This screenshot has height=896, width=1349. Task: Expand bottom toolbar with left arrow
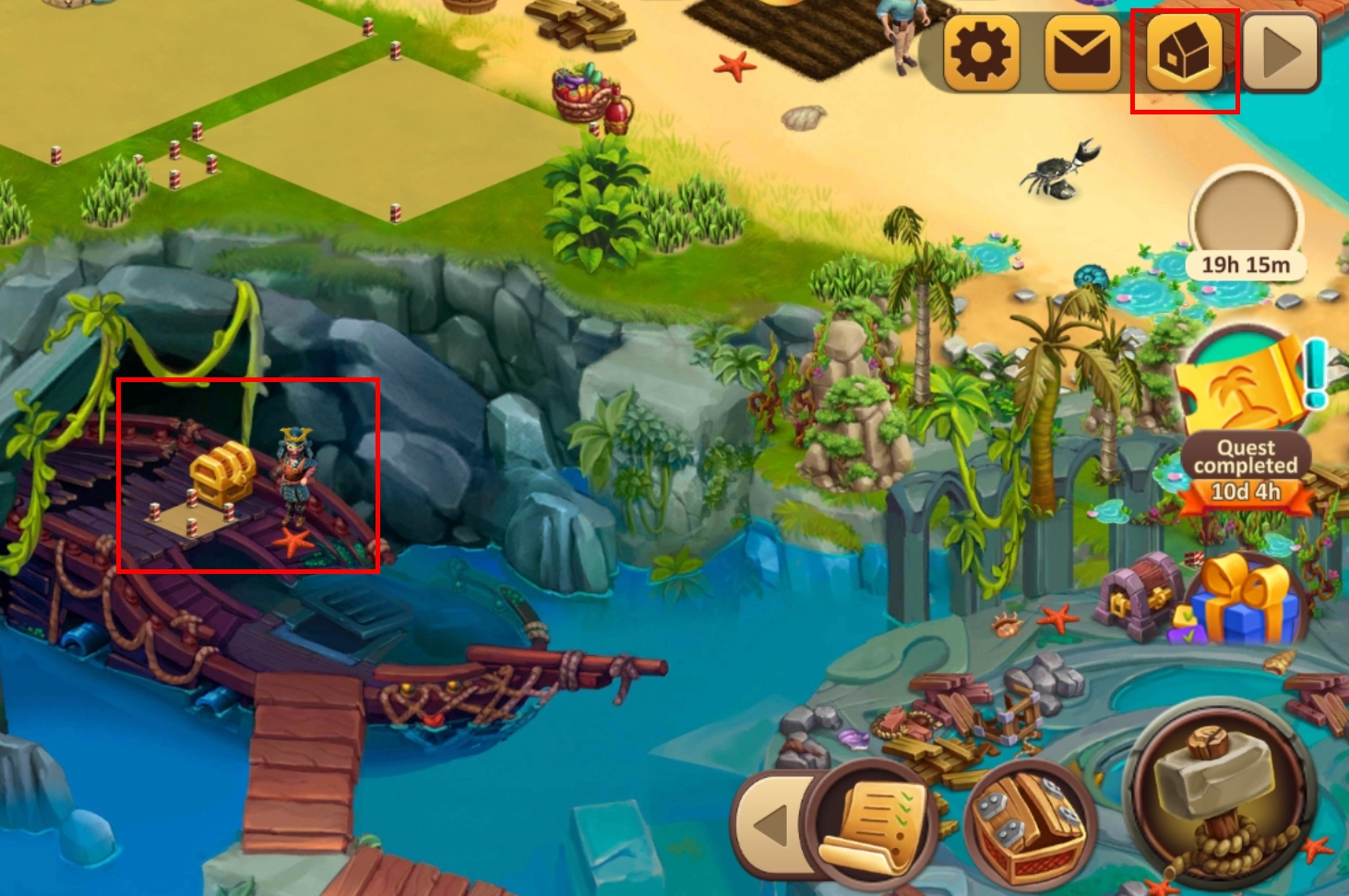[771, 824]
